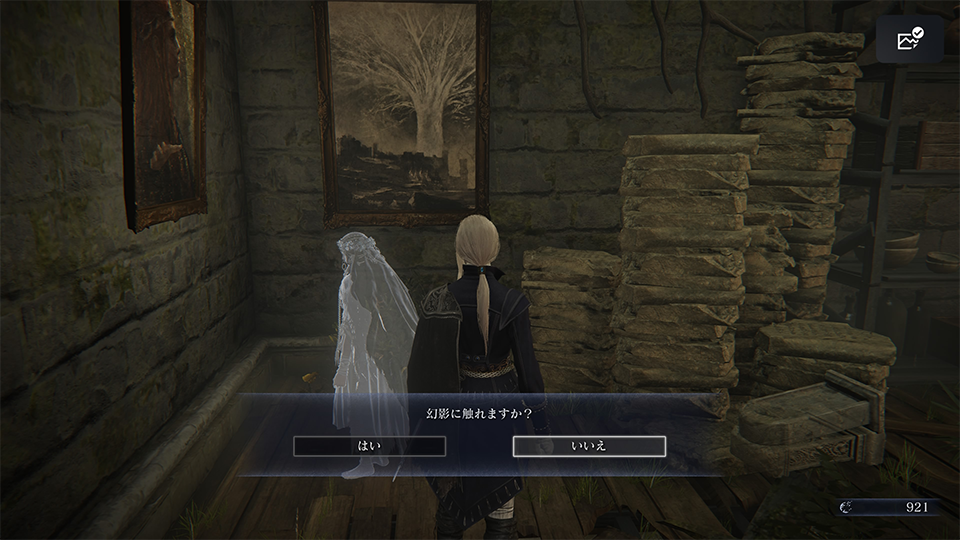Click the screenshot saved icon in the corner
The image size is (960, 540).
(909, 40)
